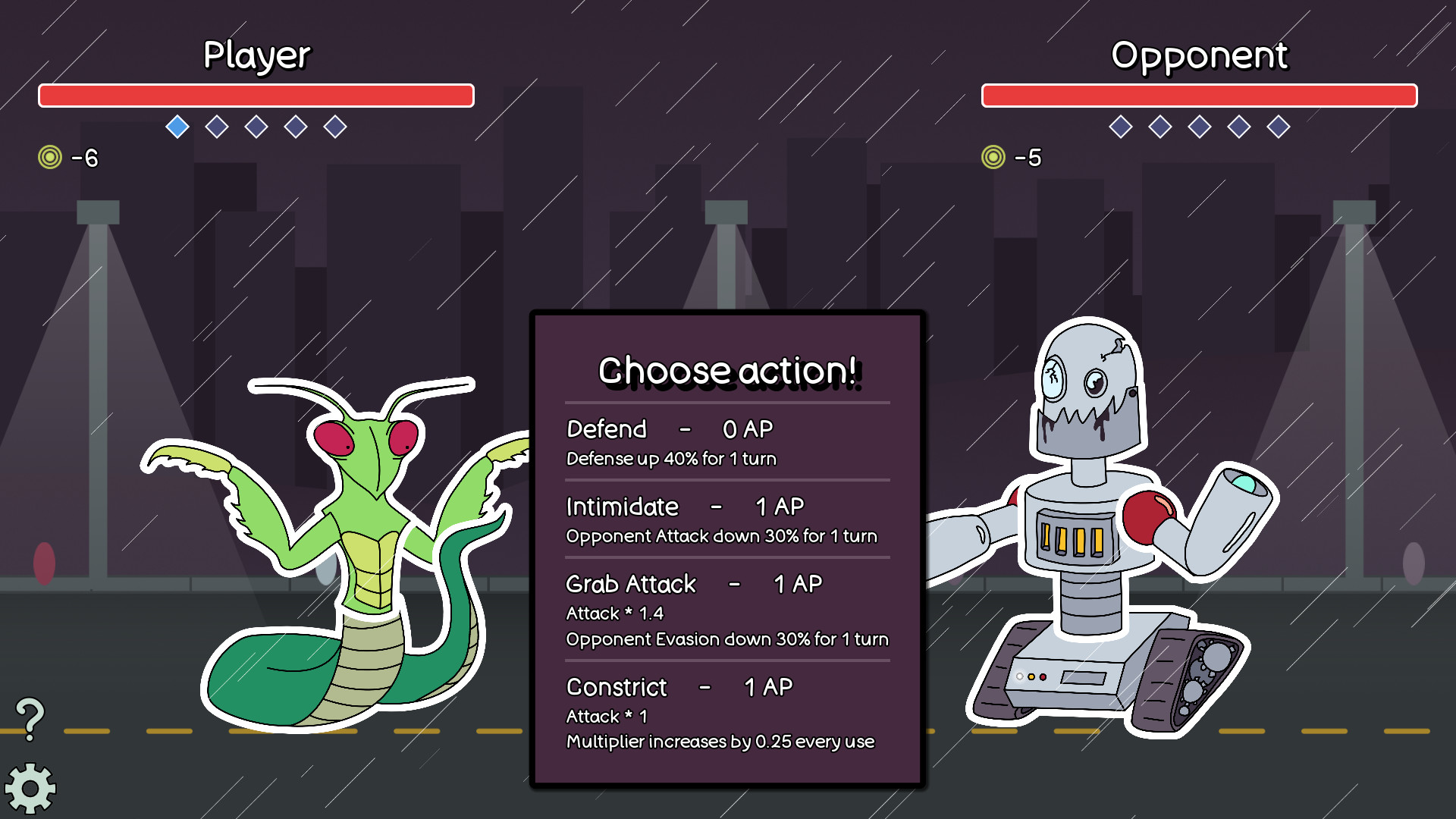The image size is (1456, 819).
Task: Select the filled blue AP diamond under Player
Action: pyautogui.click(x=177, y=127)
